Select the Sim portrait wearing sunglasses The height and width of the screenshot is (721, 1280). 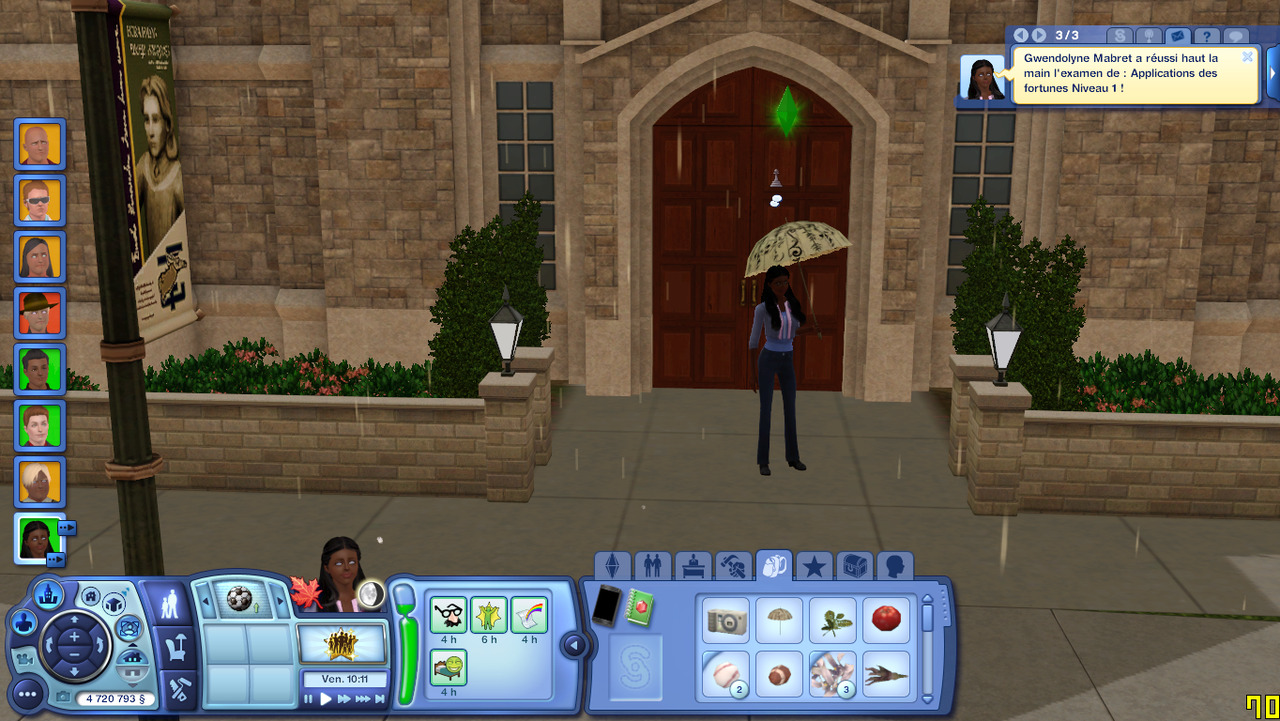(40, 201)
